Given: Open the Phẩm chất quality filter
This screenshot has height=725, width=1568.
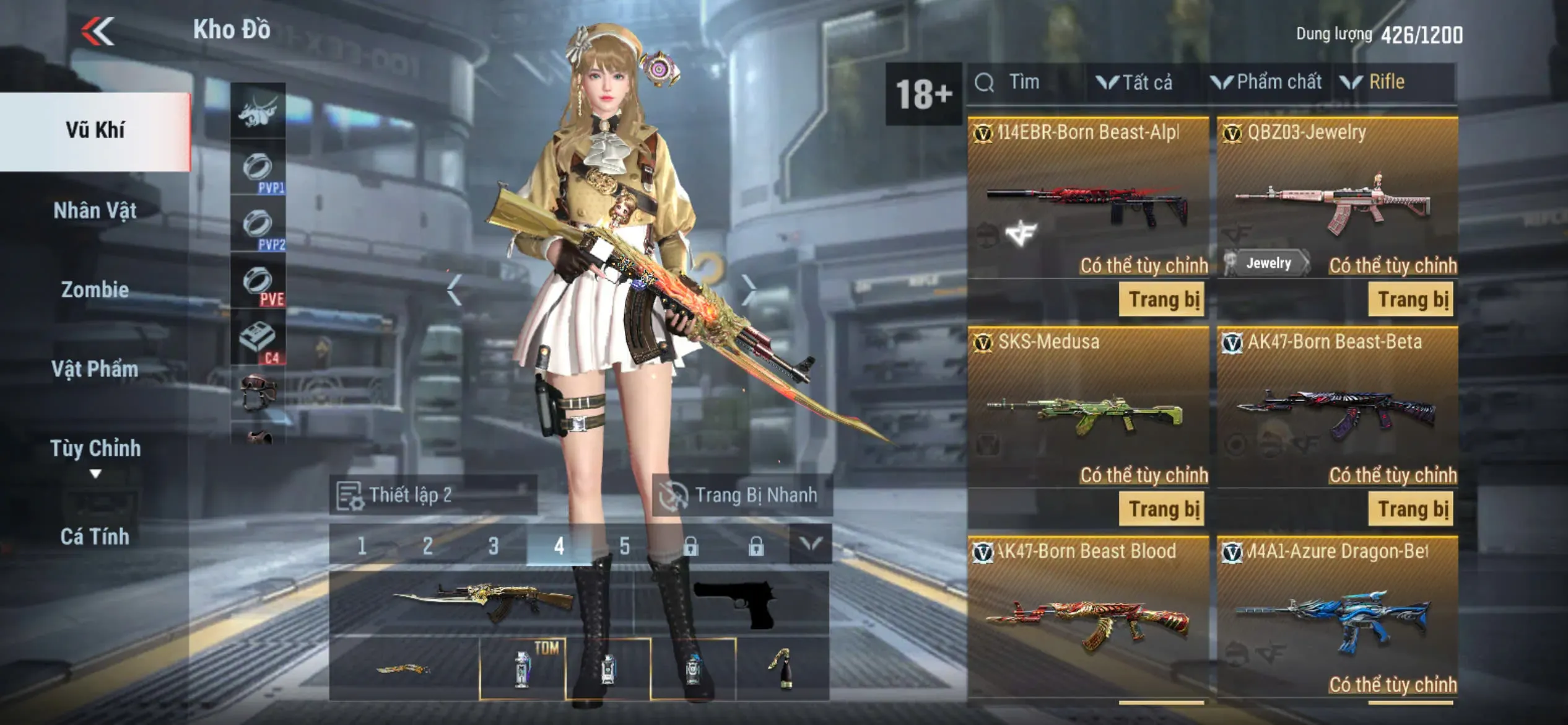Looking at the screenshot, I should point(1268,82).
